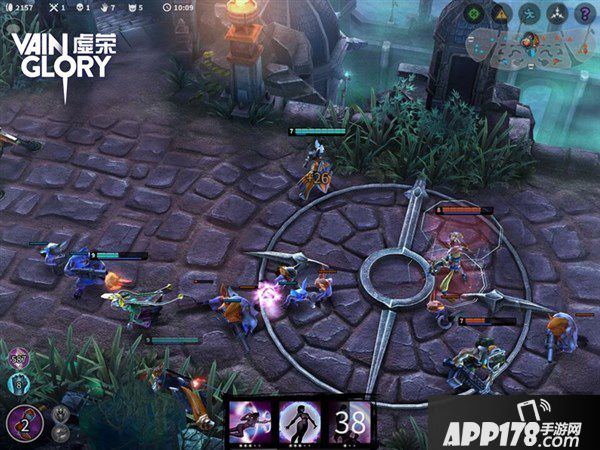600x450 pixels.
Task: Select the blue running figure ping
Action: tap(531, 14)
